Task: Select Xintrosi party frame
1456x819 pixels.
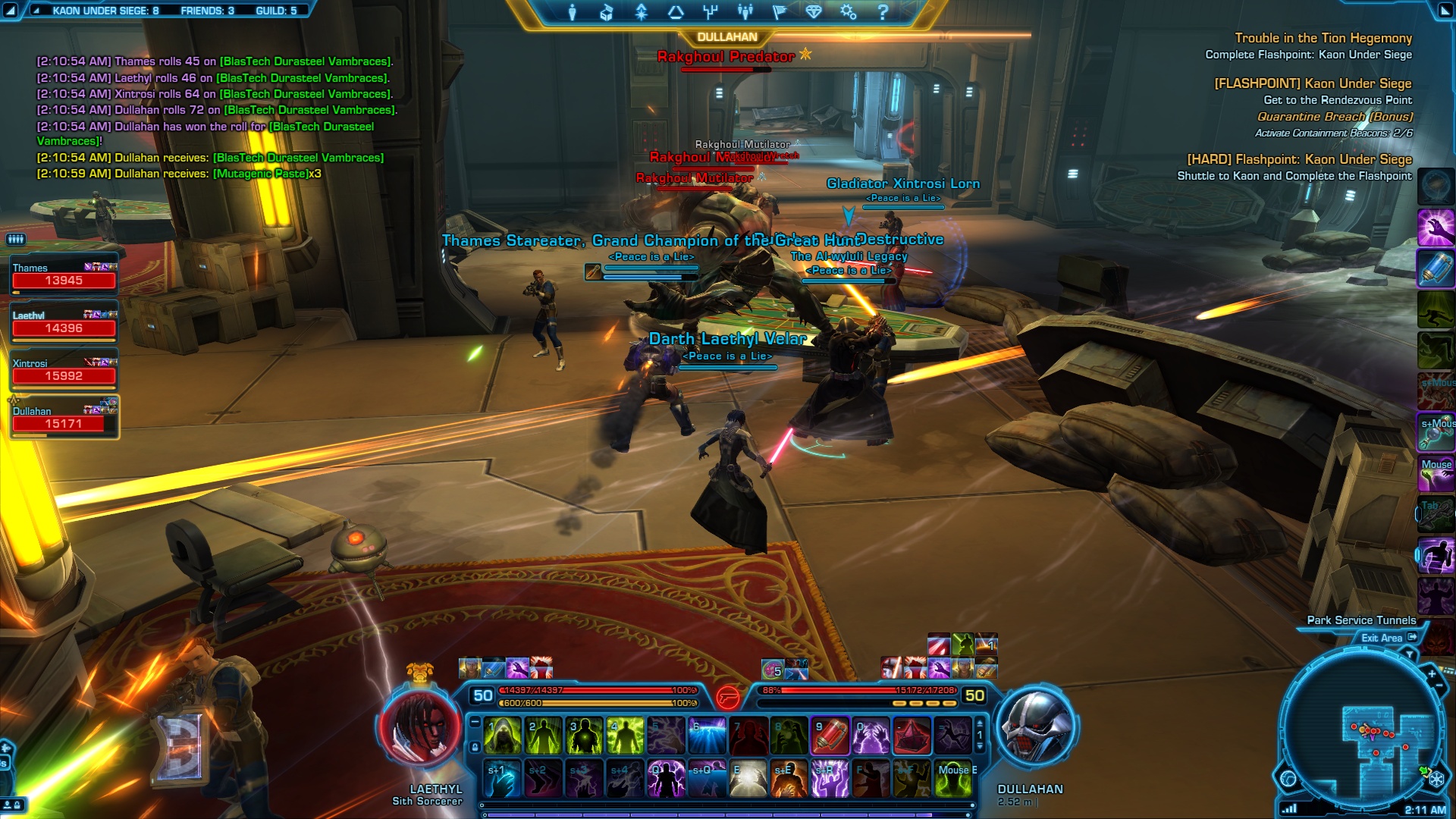Action: (x=64, y=370)
